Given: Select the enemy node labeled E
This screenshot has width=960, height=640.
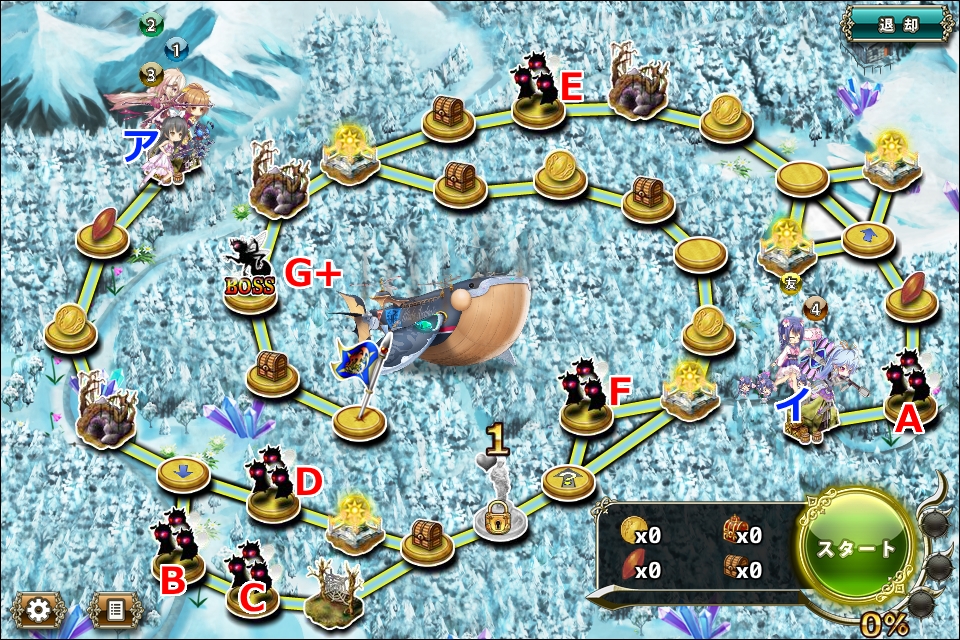Looking at the screenshot, I should (538, 93).
